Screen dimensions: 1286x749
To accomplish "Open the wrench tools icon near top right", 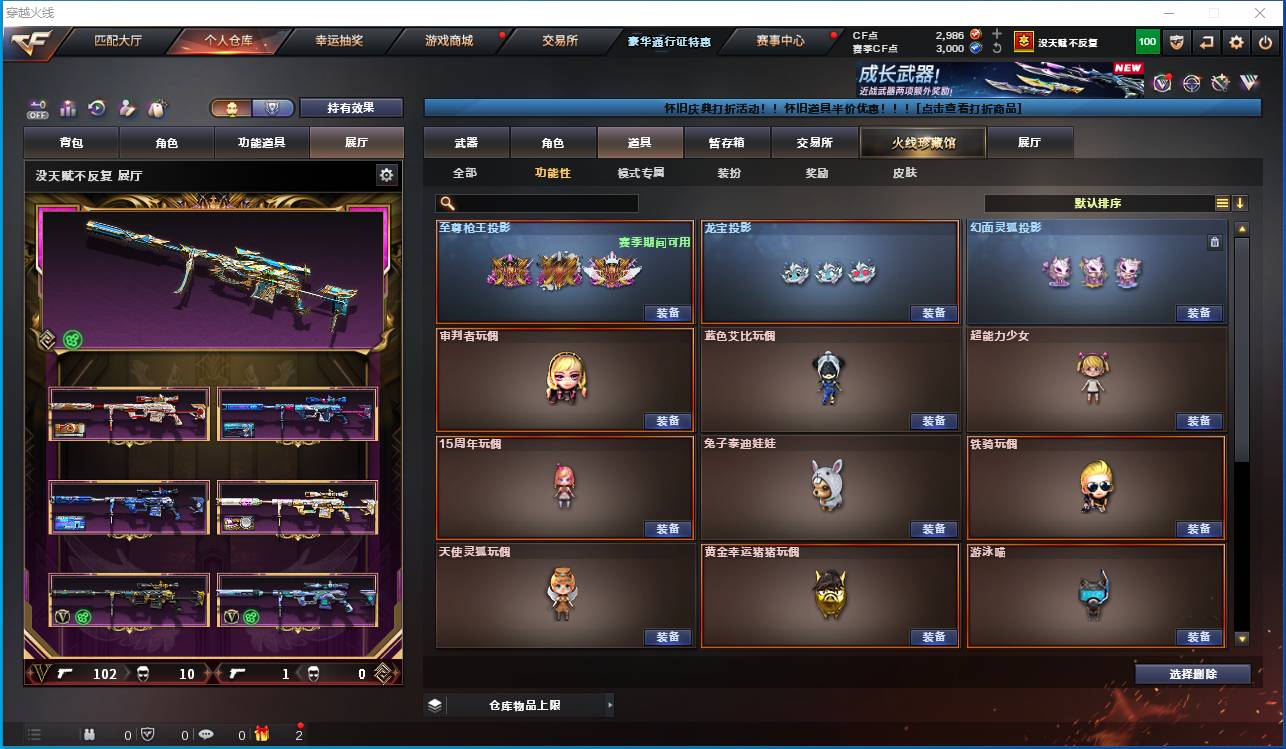I will pos(1220,85).
